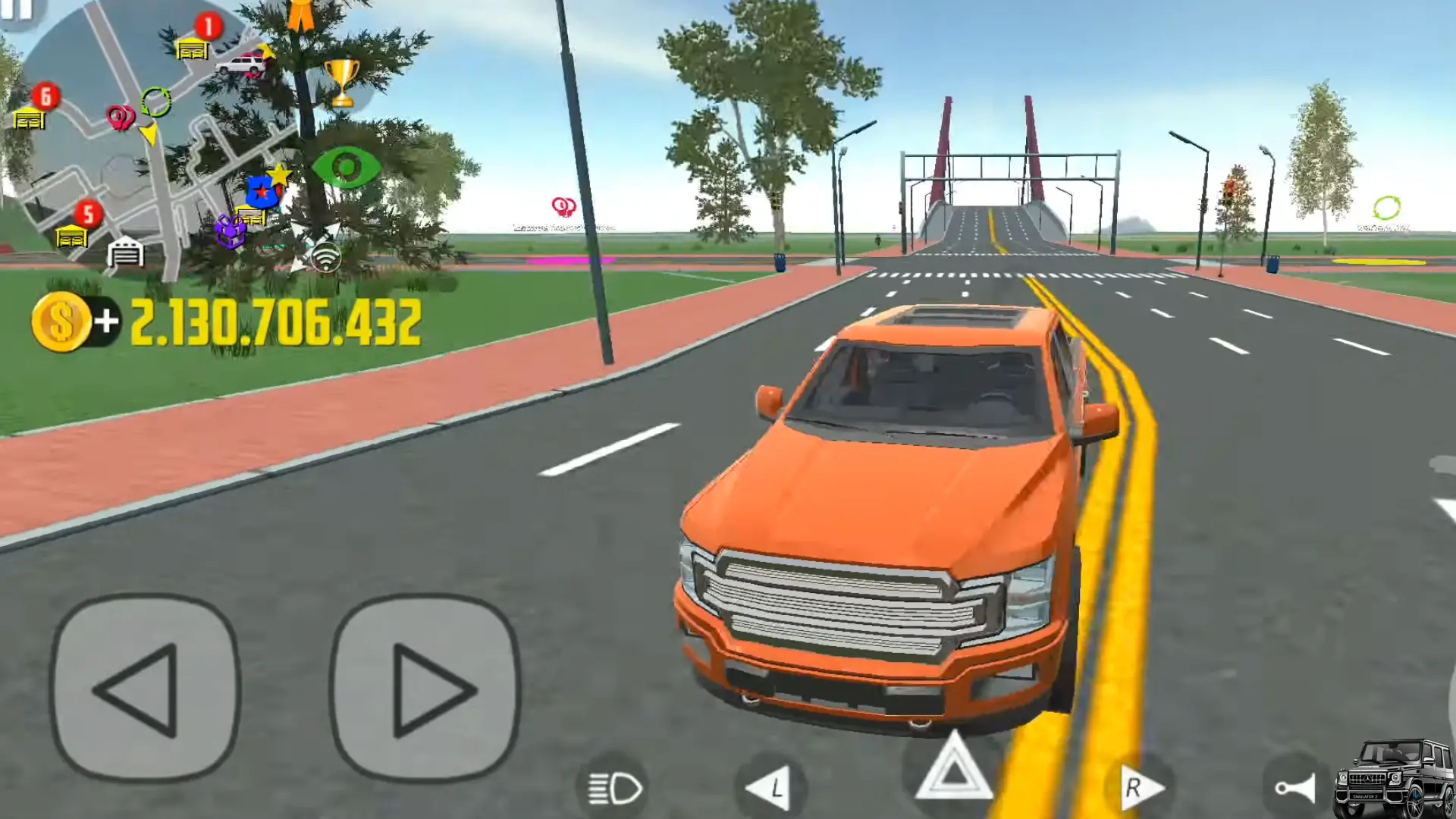Select garage marker number 5 on minimap
This screenshot has width=1456, height=819.
[72, 237]
